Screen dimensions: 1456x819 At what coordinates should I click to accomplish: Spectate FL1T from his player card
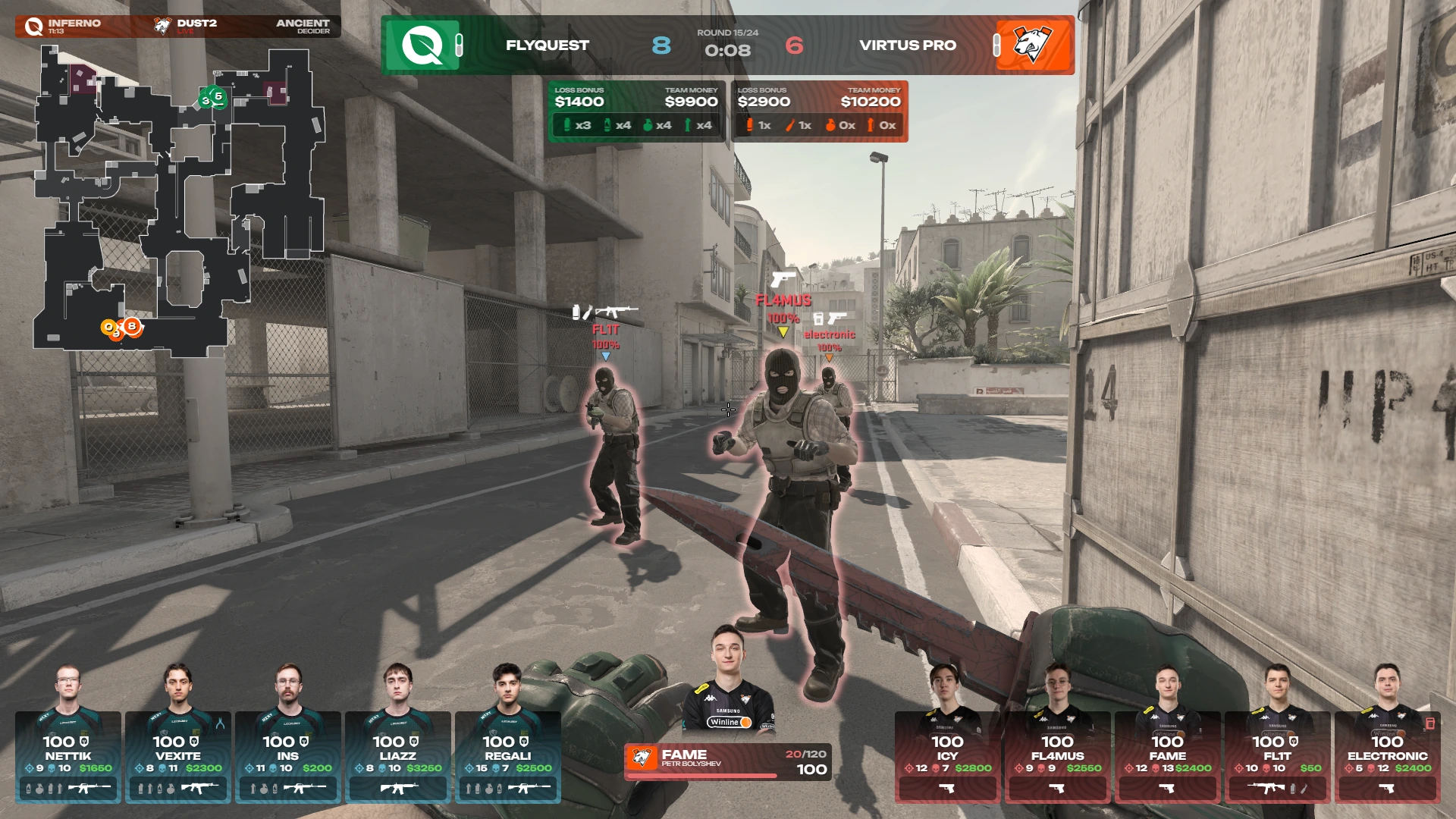click(1277, 757)
